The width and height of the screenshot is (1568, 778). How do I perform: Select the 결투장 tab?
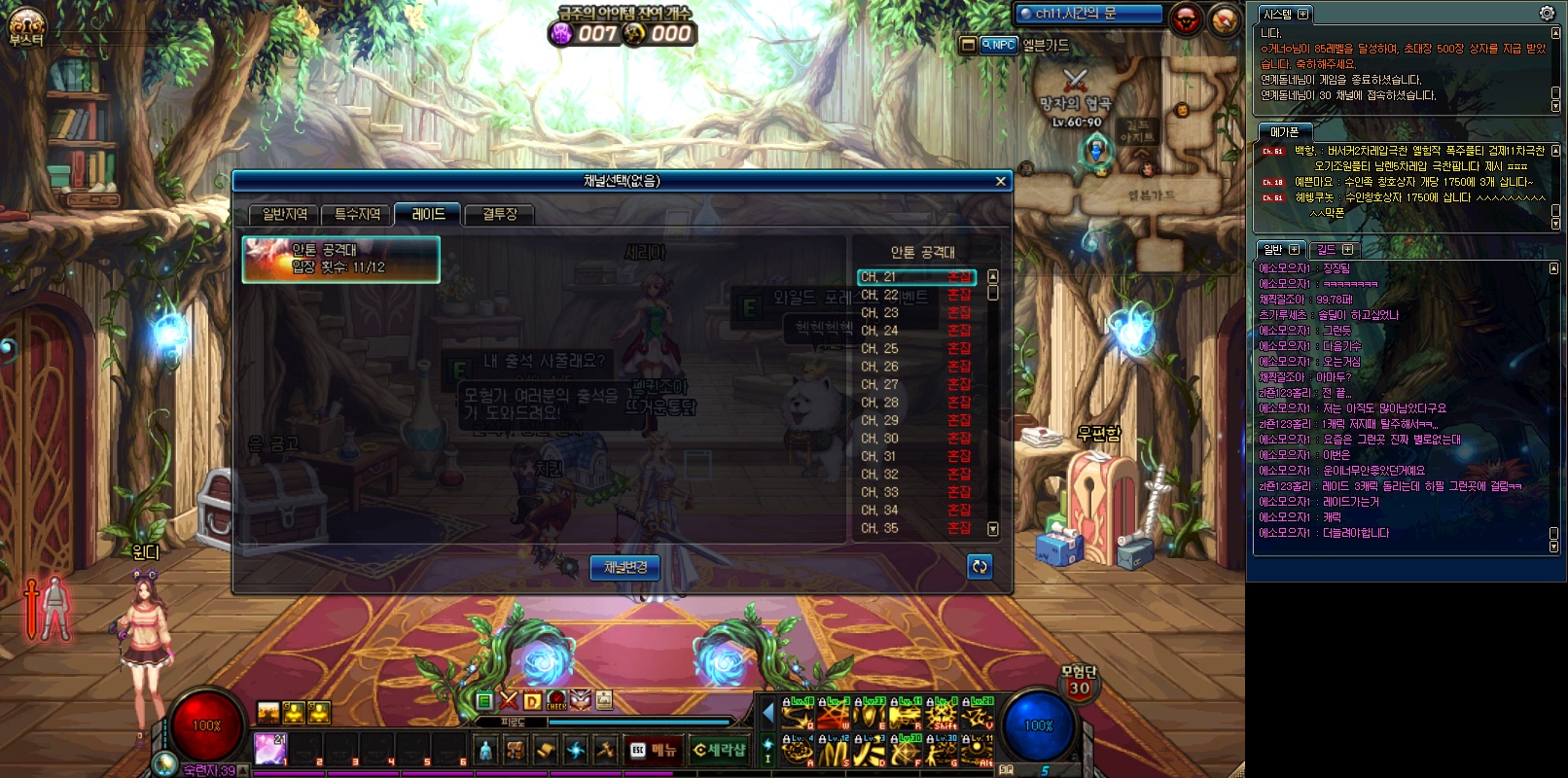pyautogui.click(x=500, y=214)
